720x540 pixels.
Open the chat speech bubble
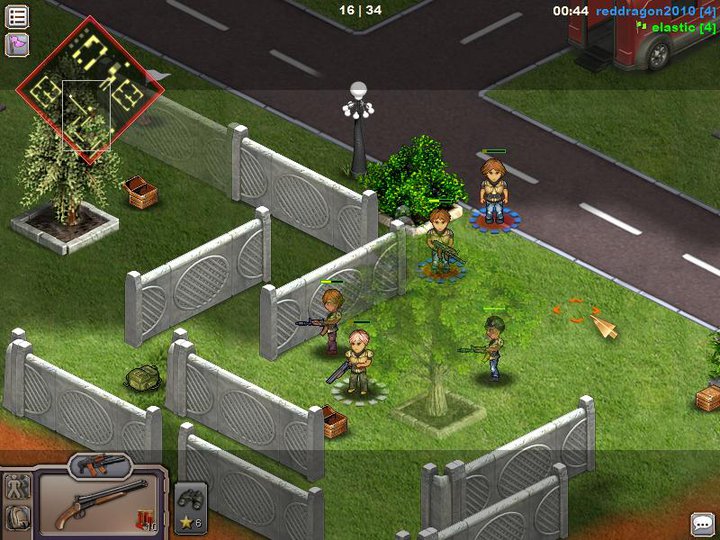click(x=702, y=523)
